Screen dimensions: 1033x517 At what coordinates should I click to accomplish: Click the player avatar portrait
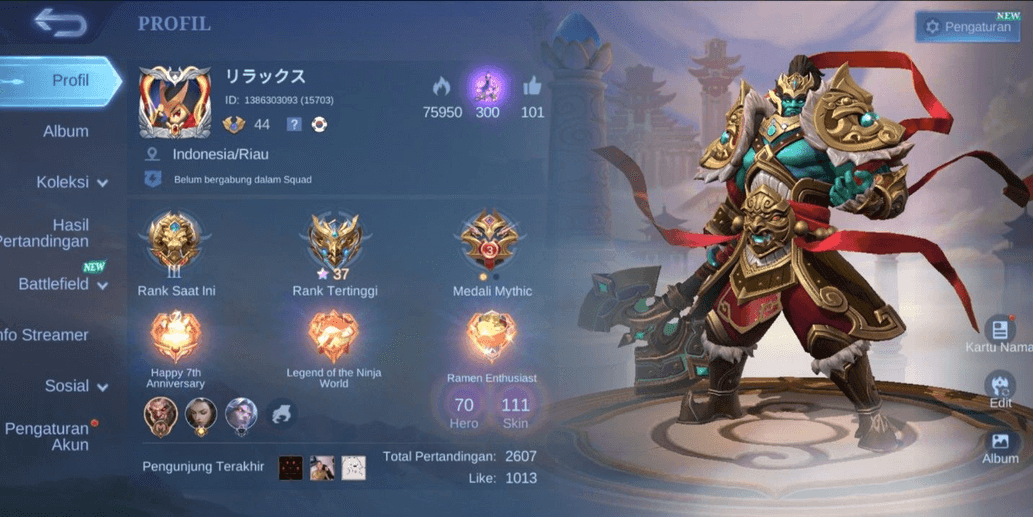175,101
